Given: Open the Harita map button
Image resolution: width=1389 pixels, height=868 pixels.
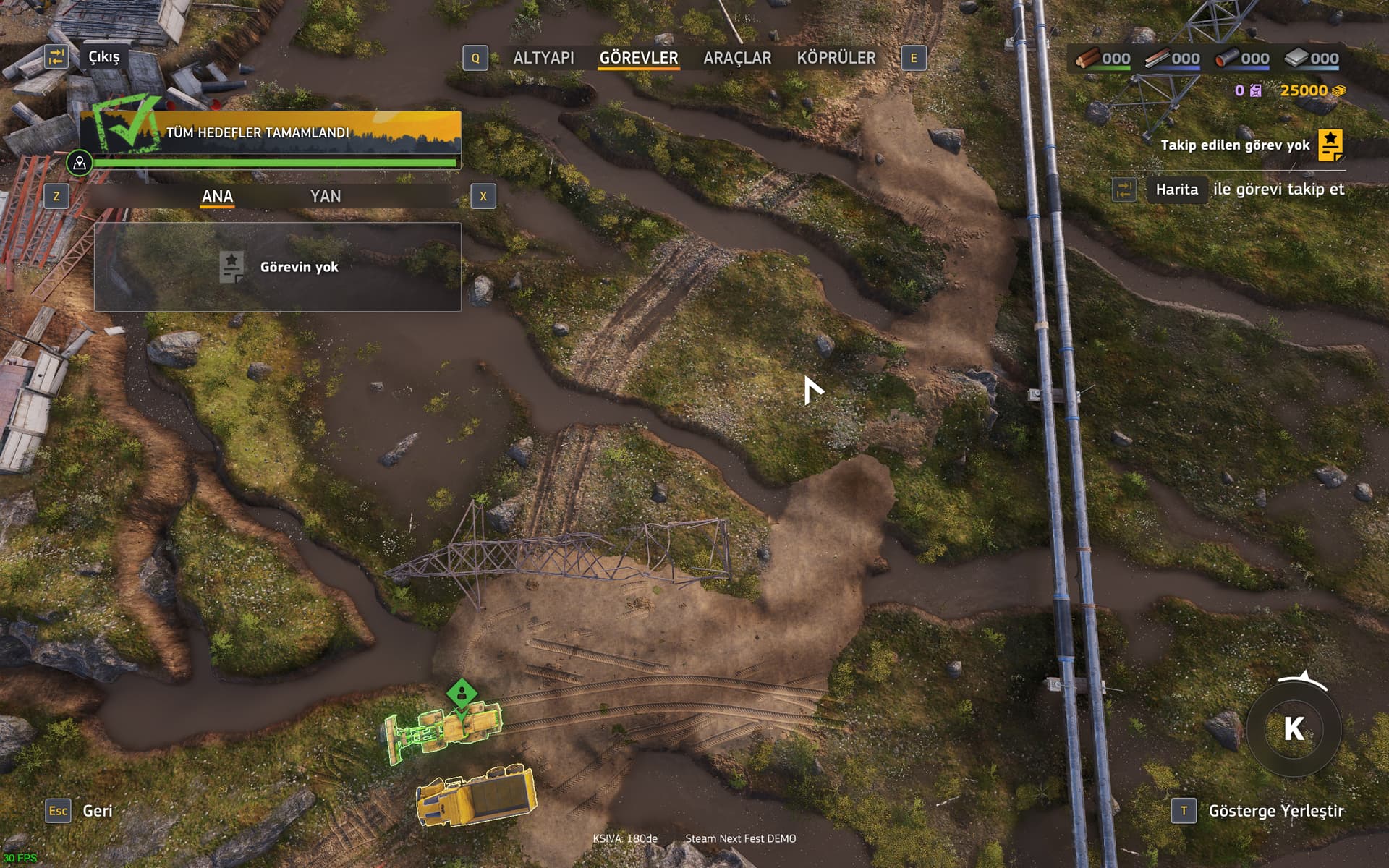Looking at the screenshot, I should coord(1176,190).
